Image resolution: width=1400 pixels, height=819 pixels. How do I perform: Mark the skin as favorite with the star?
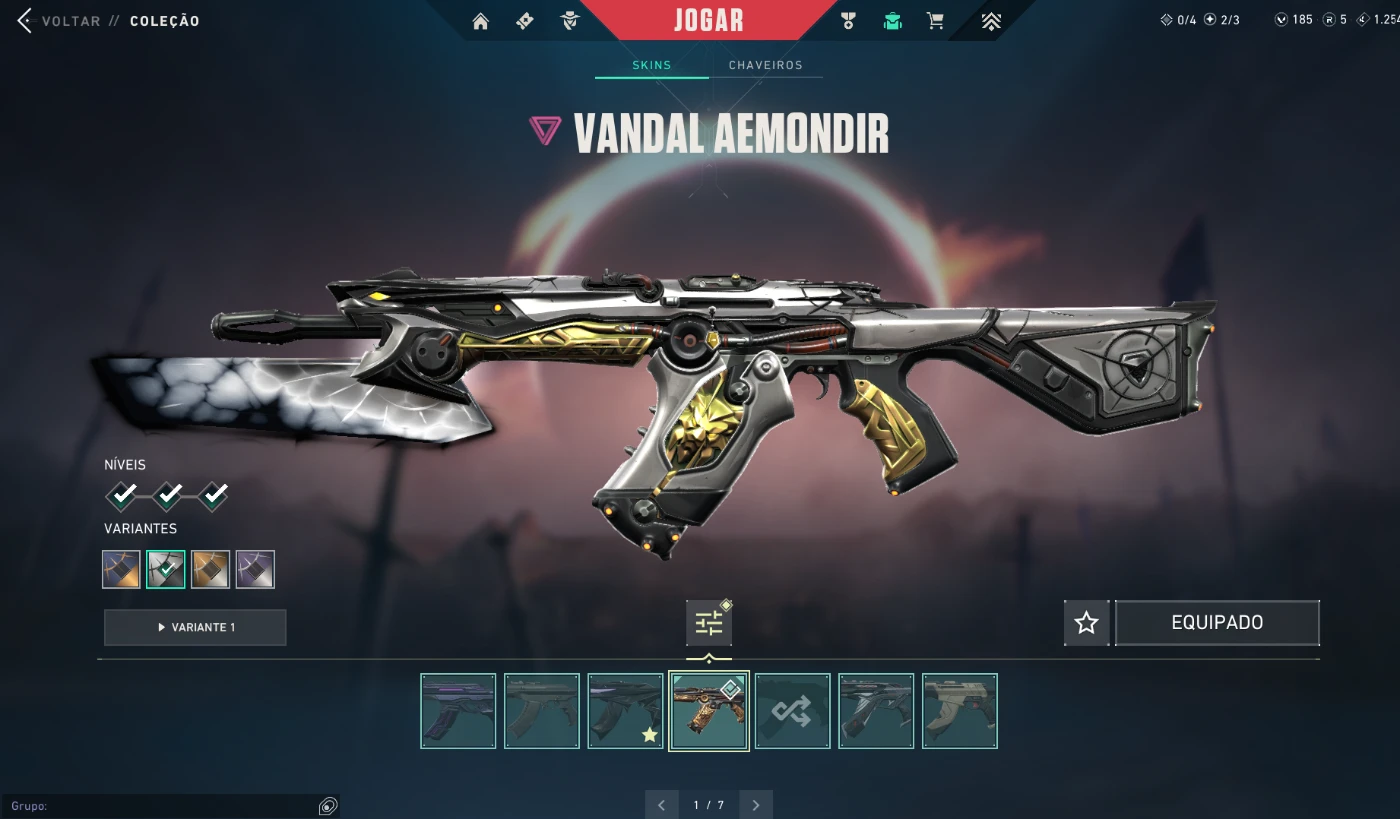click(1086, 623)
